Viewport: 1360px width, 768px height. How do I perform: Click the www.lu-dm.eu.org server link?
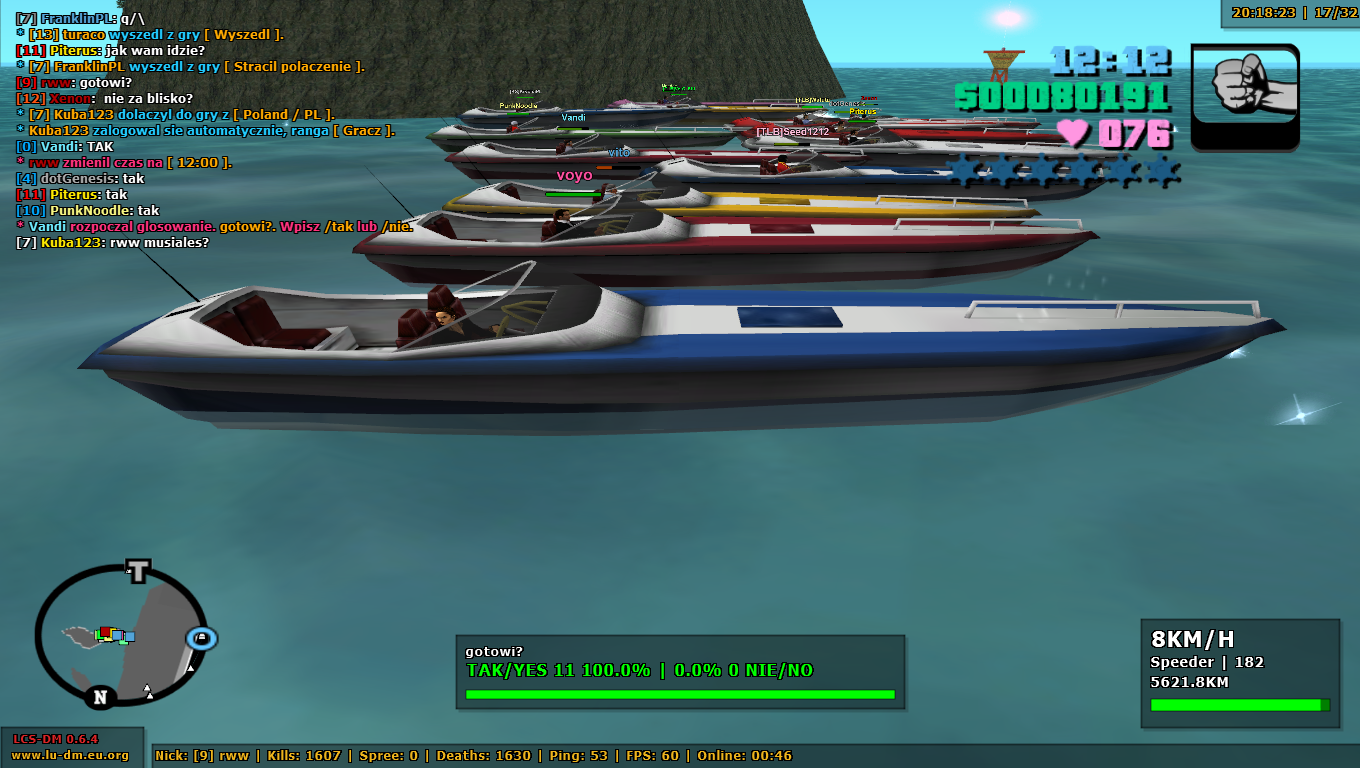click(70, 755)
